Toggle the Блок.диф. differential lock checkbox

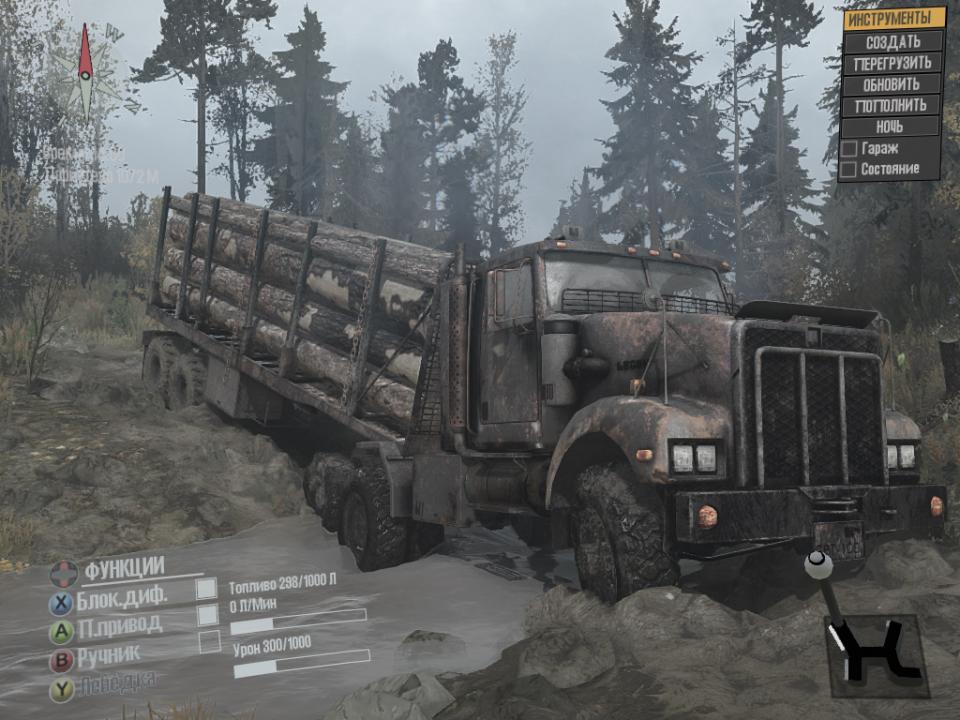pyautogui.click(x=207, y=589)
